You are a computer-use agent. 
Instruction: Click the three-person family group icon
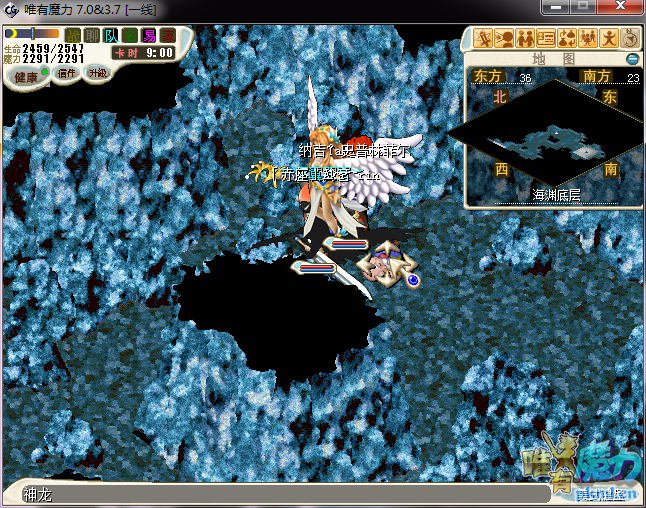[589, 39]
